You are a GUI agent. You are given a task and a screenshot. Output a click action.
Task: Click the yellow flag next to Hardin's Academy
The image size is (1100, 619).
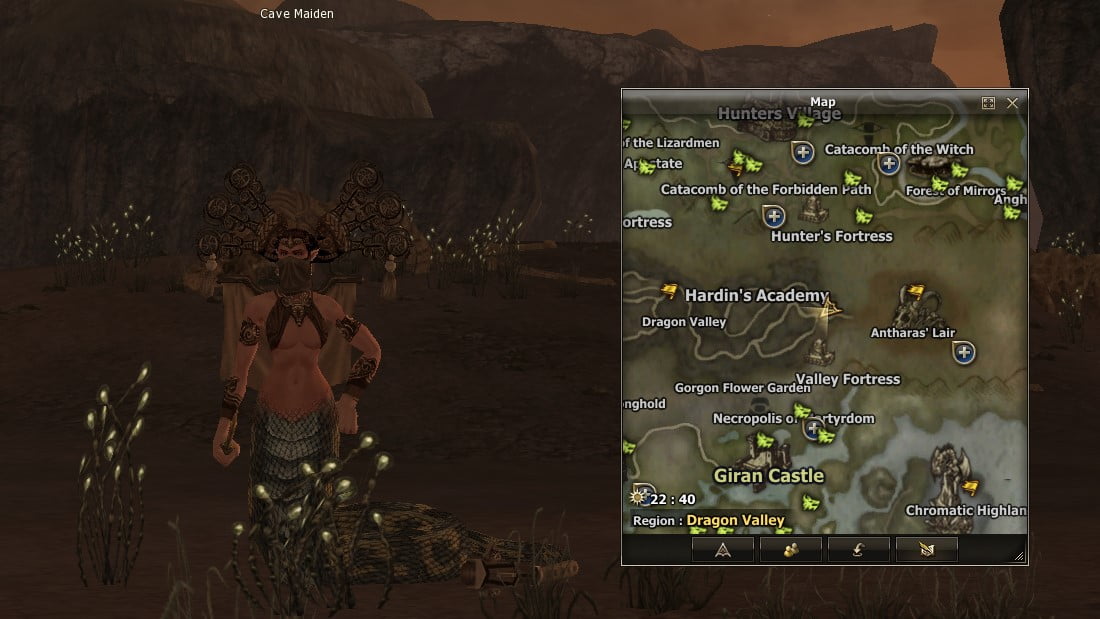(x=669, y=291)
